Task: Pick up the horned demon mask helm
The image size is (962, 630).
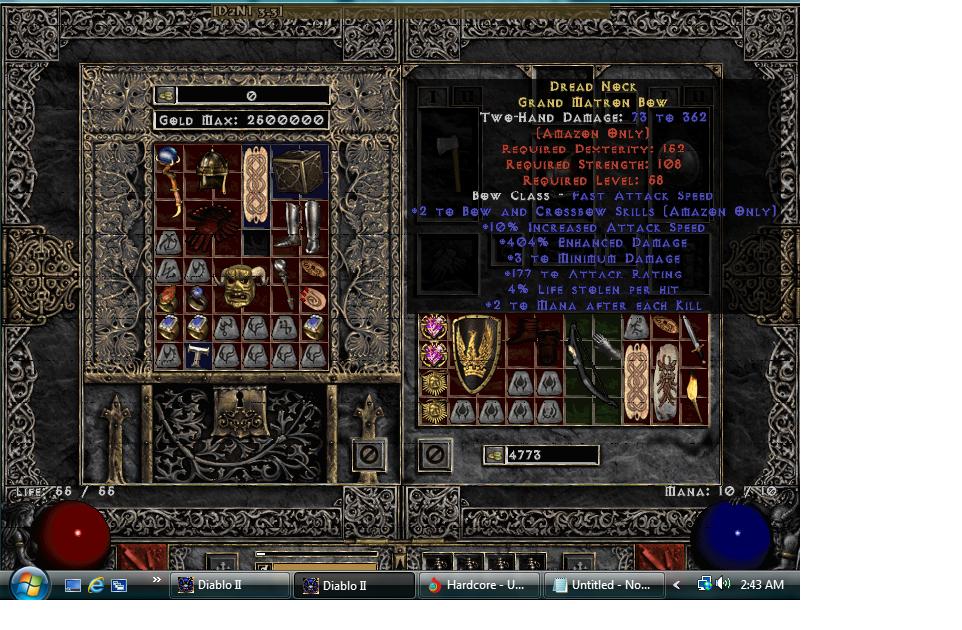Action: [242, 287]
